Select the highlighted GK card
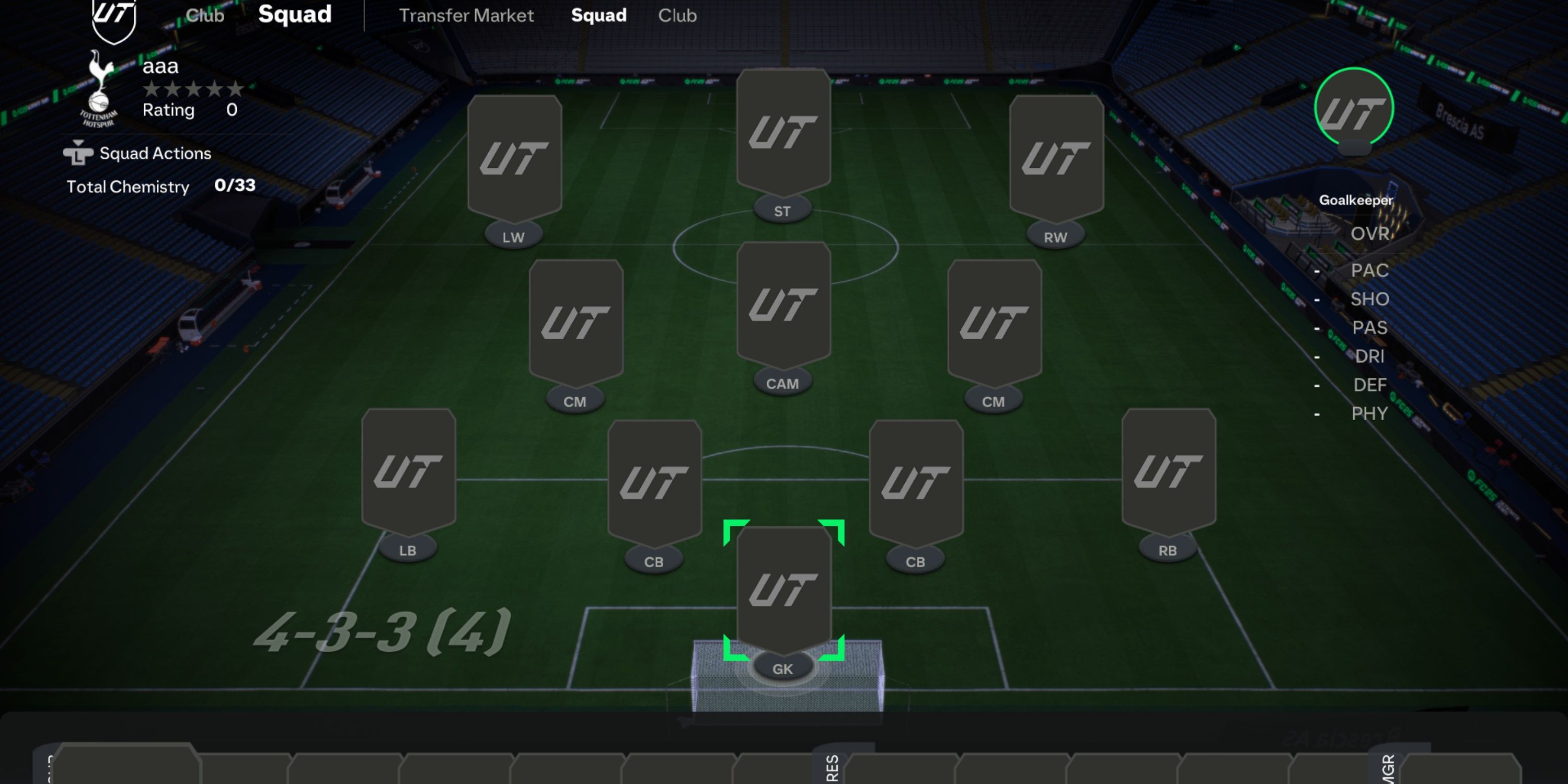Image resolution: width=1568 pixels, height=784 pixels. (783, 587)
